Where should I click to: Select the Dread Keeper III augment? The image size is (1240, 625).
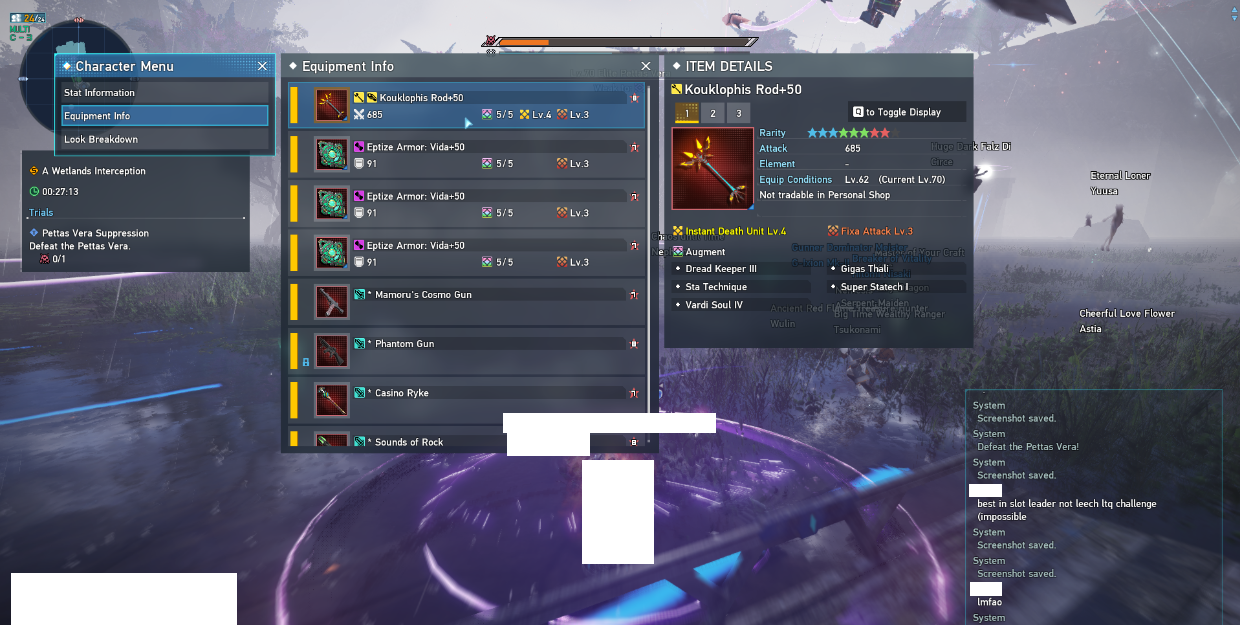[739, 269]
